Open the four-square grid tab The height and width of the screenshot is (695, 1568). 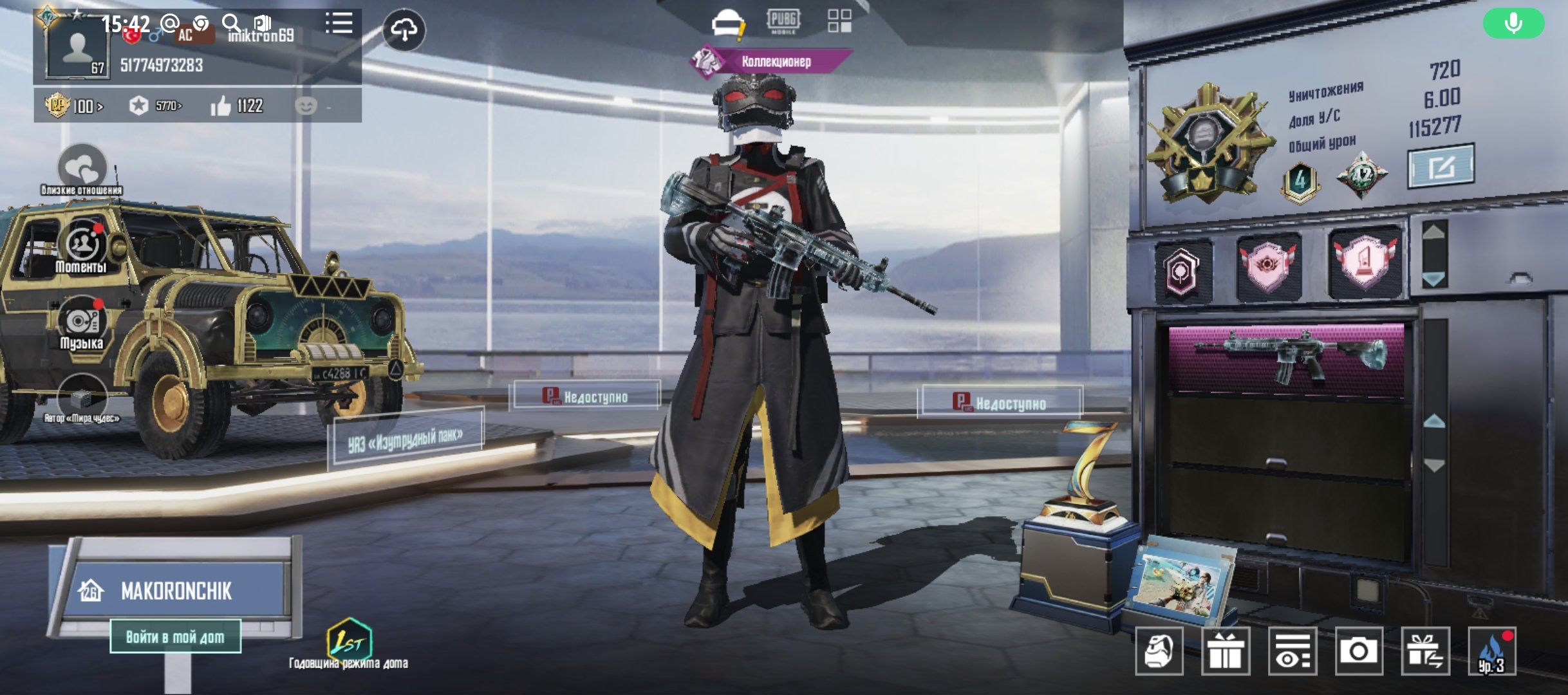click(x=839, y=21)
